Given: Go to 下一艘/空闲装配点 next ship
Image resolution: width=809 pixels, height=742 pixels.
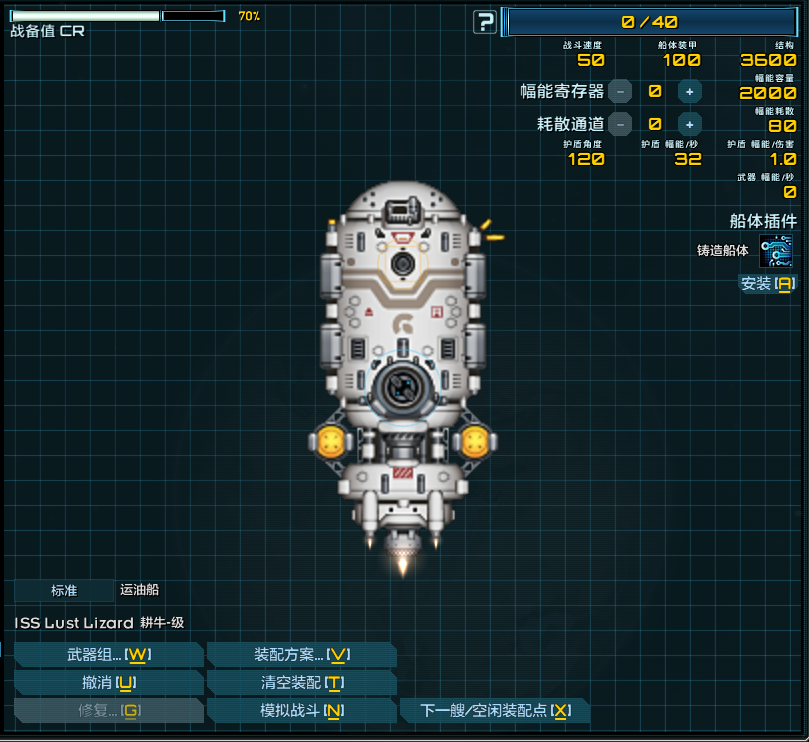Looking at the screenshot, I should click(495, 711).
